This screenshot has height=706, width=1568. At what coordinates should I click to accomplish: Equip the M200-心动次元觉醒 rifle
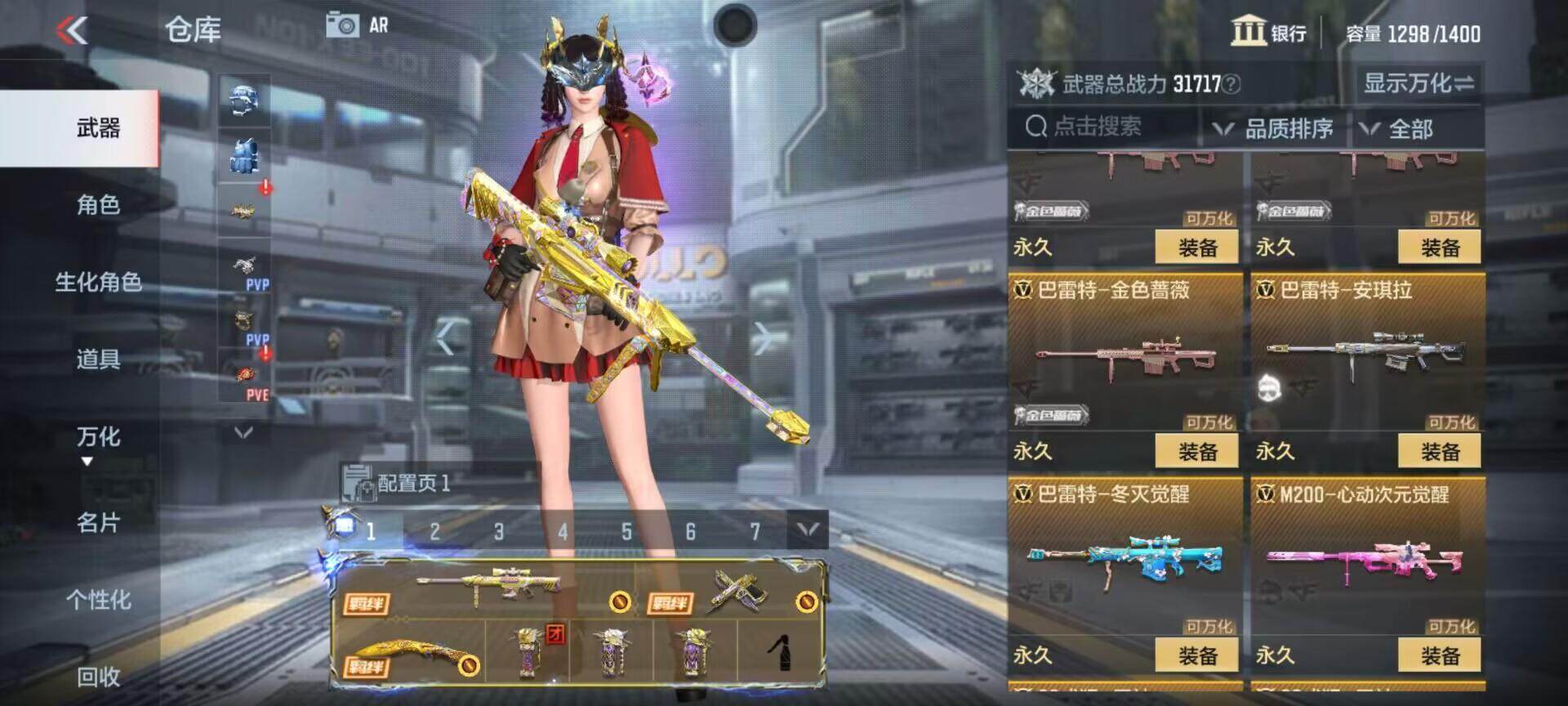point(1440,655)
